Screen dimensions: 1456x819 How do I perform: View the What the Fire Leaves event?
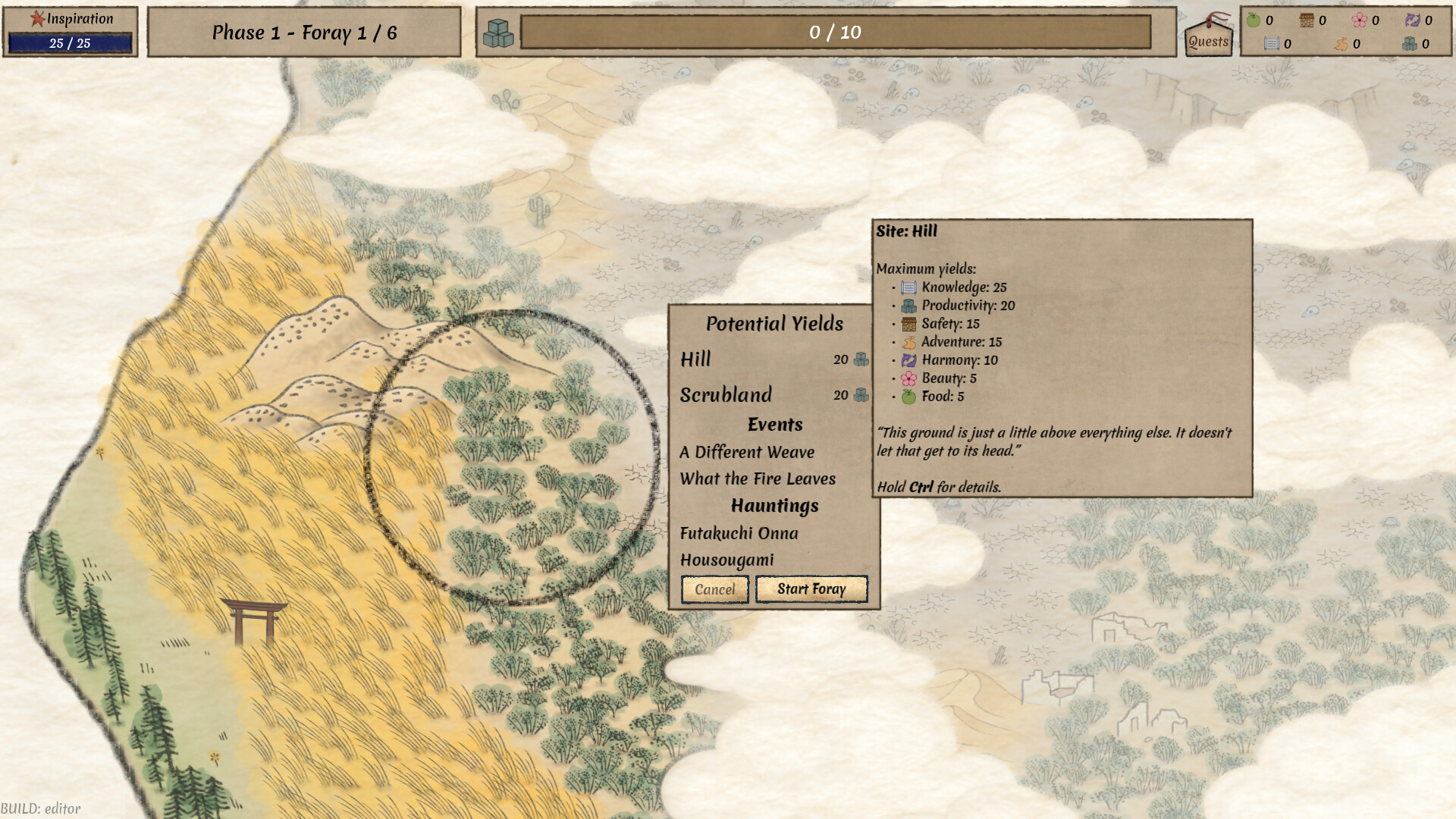coord(758,479)
